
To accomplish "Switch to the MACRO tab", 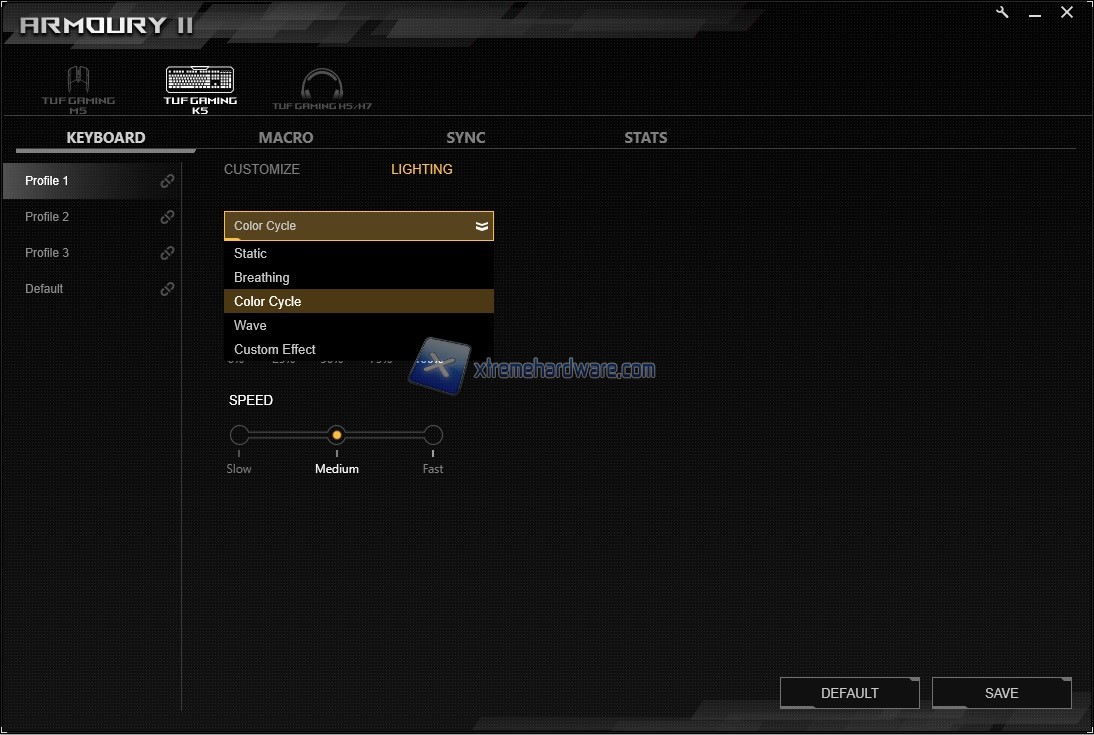I will (x=286, y=138).
